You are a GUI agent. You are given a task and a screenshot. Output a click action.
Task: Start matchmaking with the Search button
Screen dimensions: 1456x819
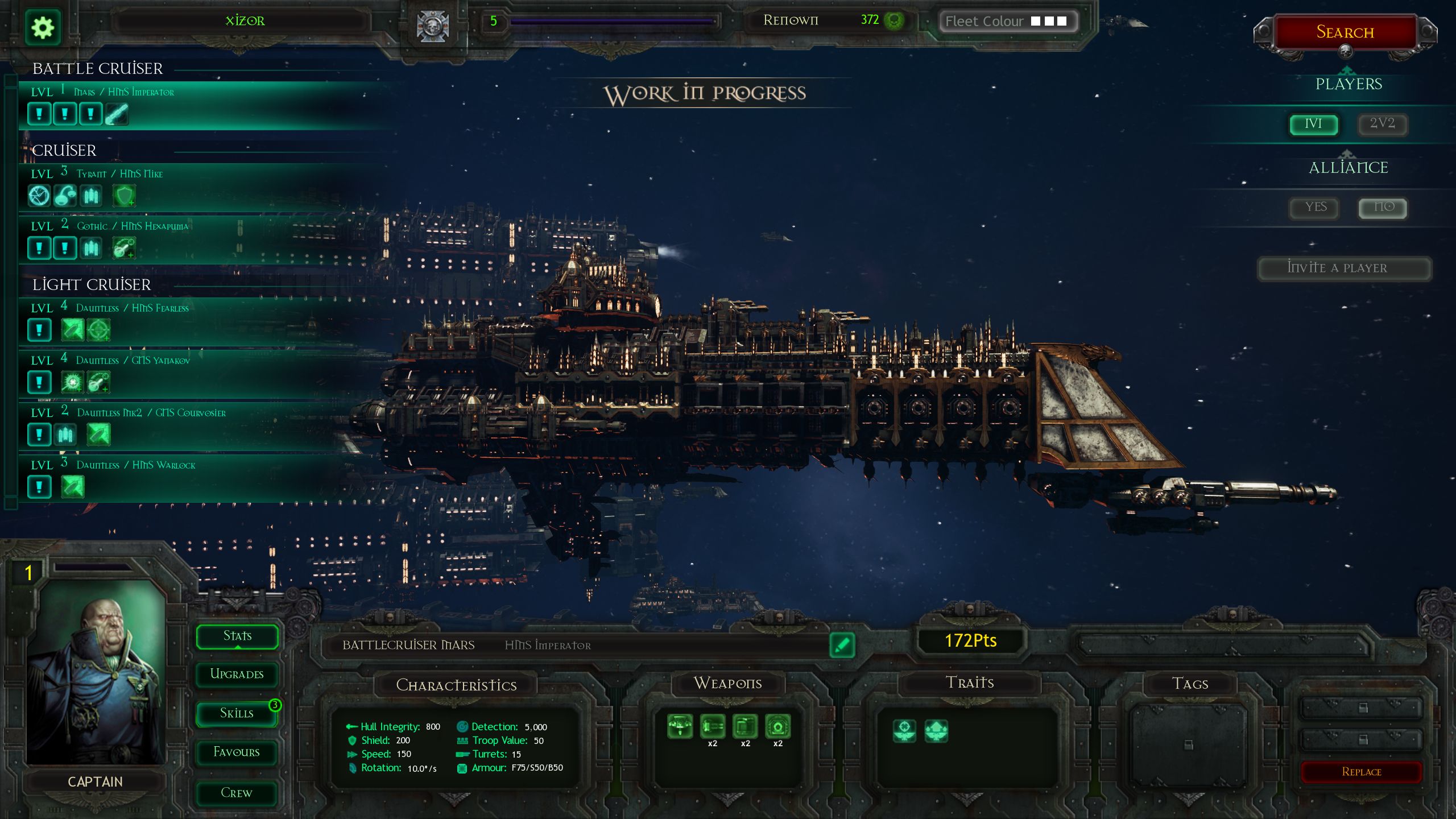click(1345, 32)
